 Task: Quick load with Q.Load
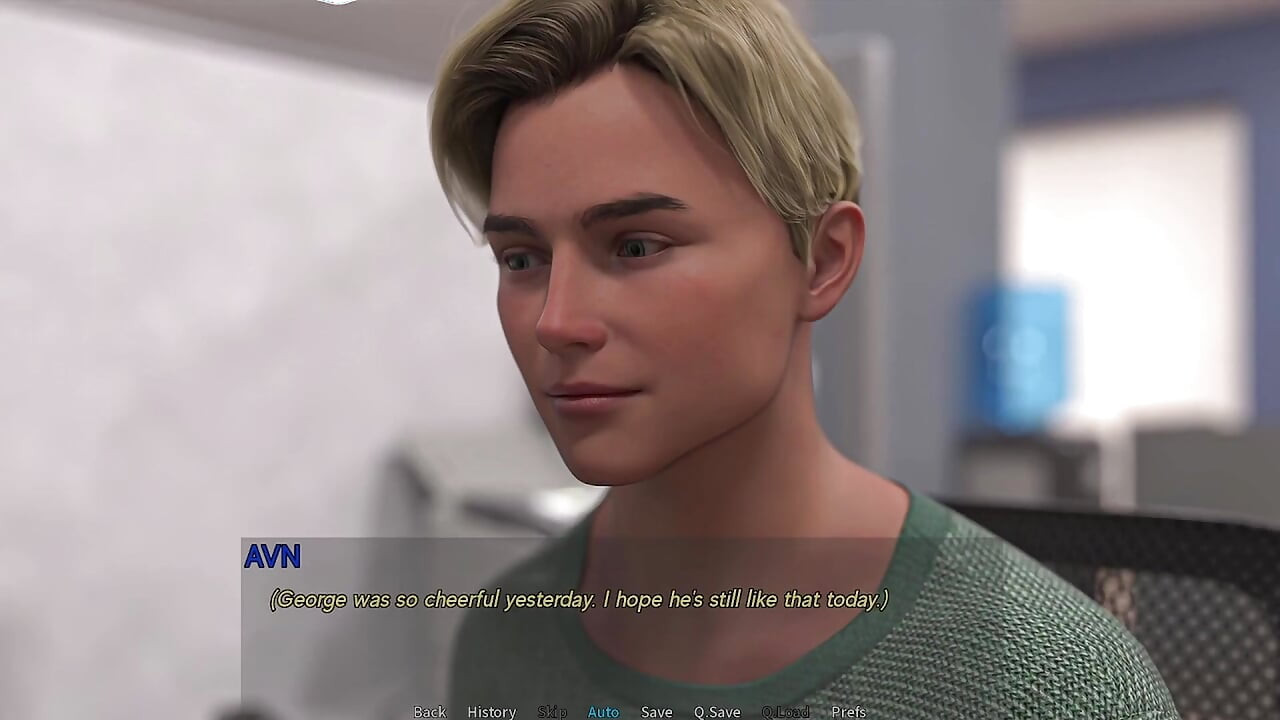pyautogui.click(x=785, y=712)
